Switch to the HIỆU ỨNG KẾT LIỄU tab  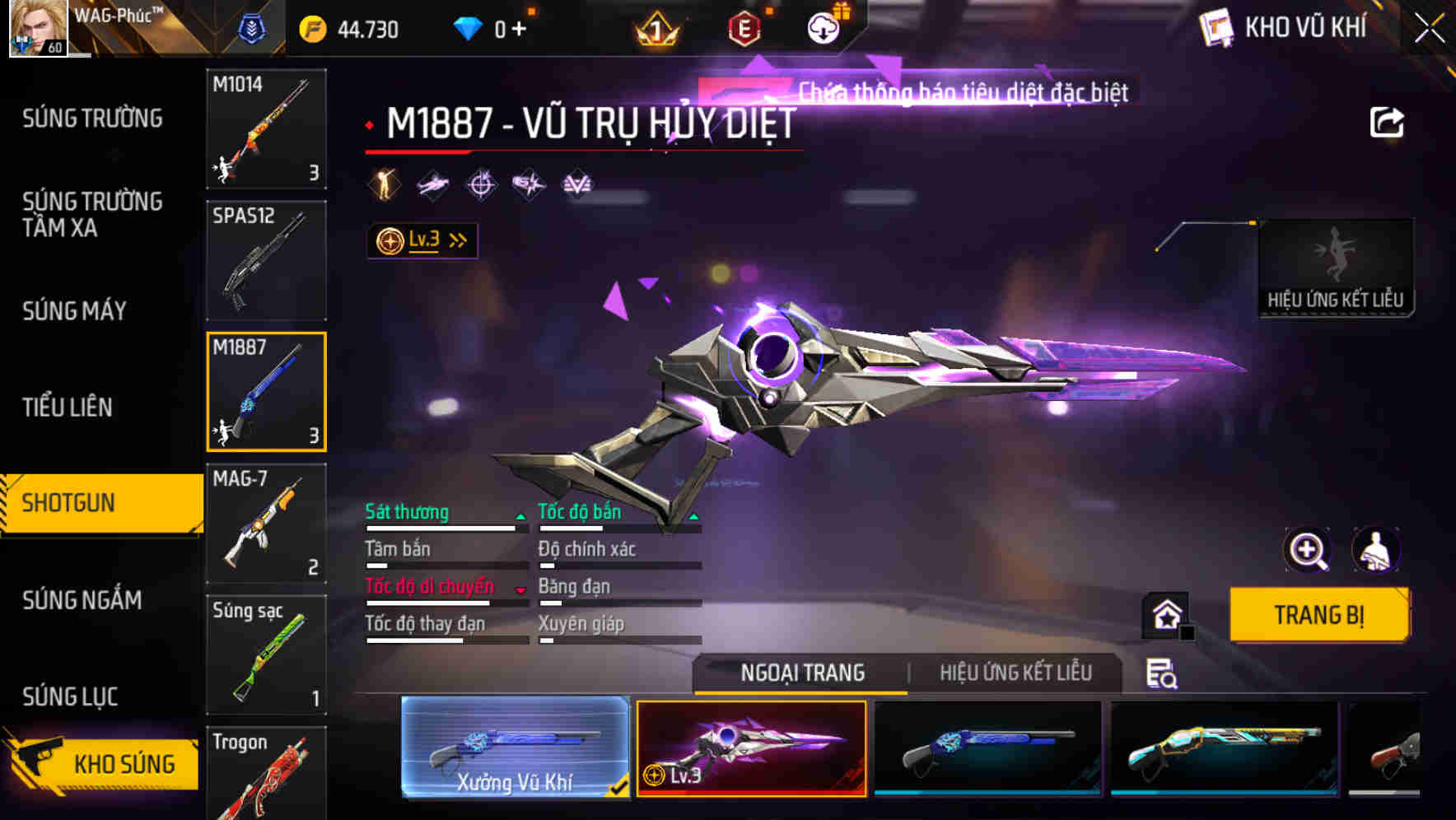pos(1015,673)
